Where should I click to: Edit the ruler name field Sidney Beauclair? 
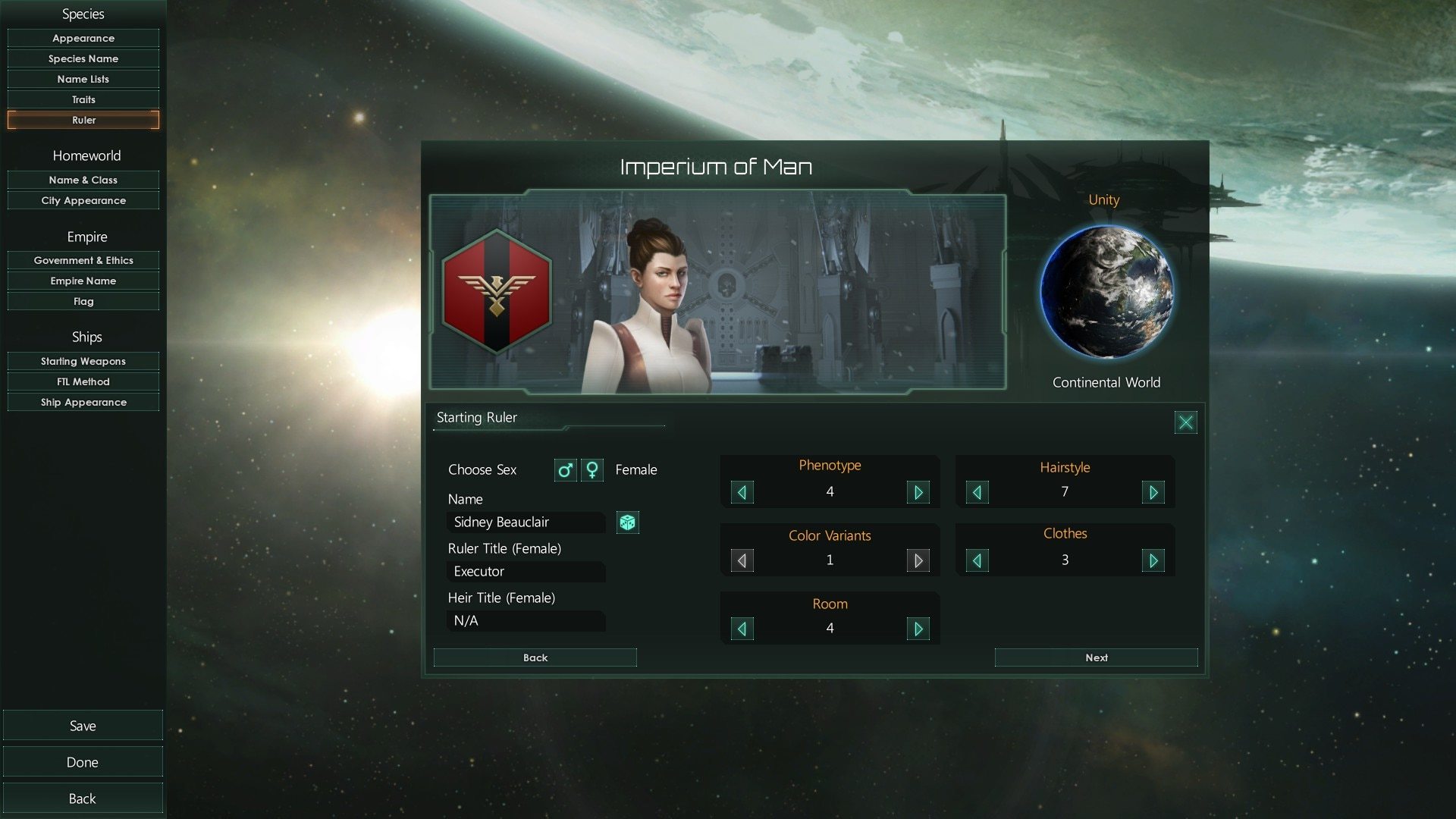pos(526,522)
